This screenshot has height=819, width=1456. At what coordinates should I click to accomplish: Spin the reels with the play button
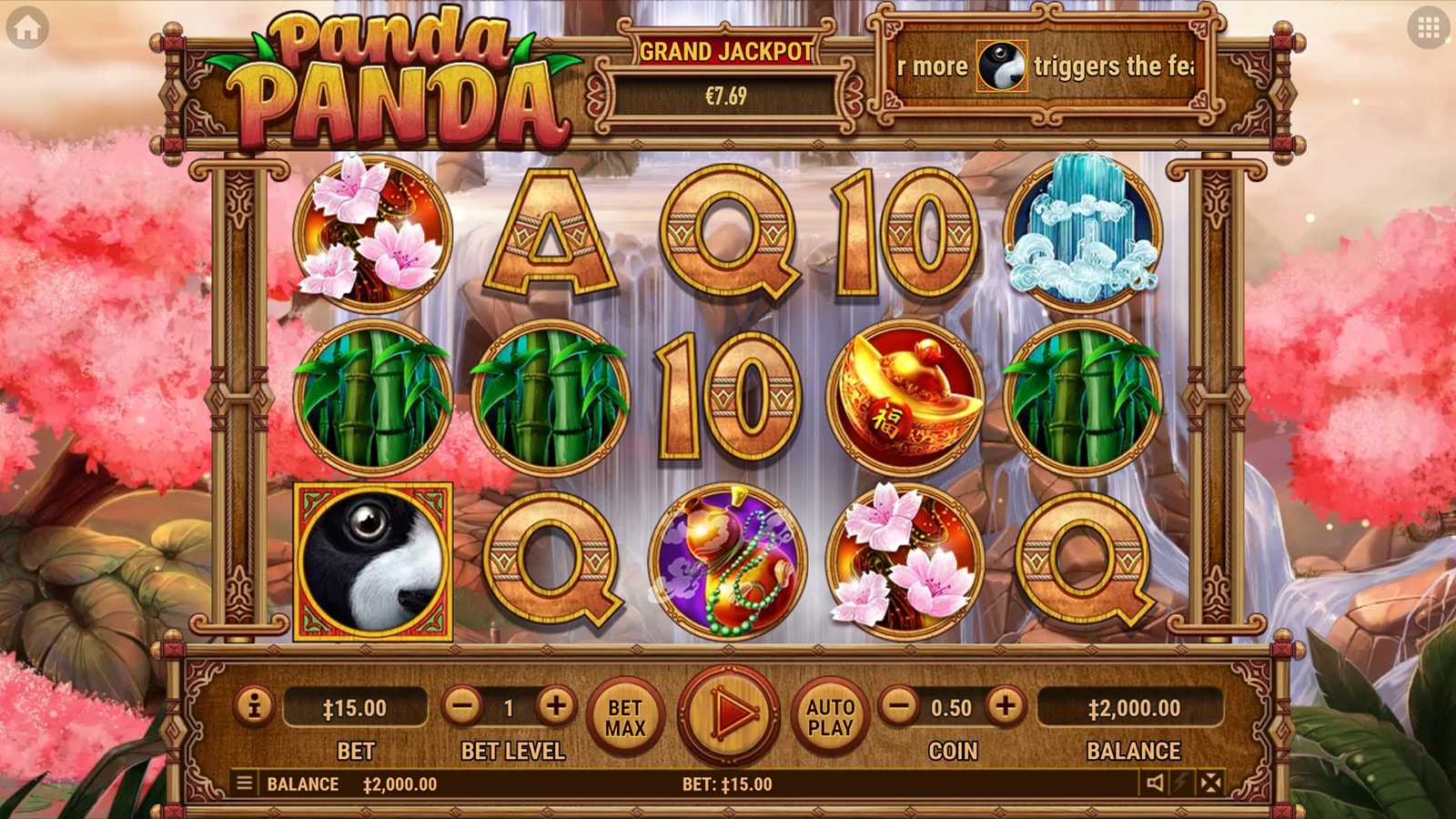pos(729,714)
